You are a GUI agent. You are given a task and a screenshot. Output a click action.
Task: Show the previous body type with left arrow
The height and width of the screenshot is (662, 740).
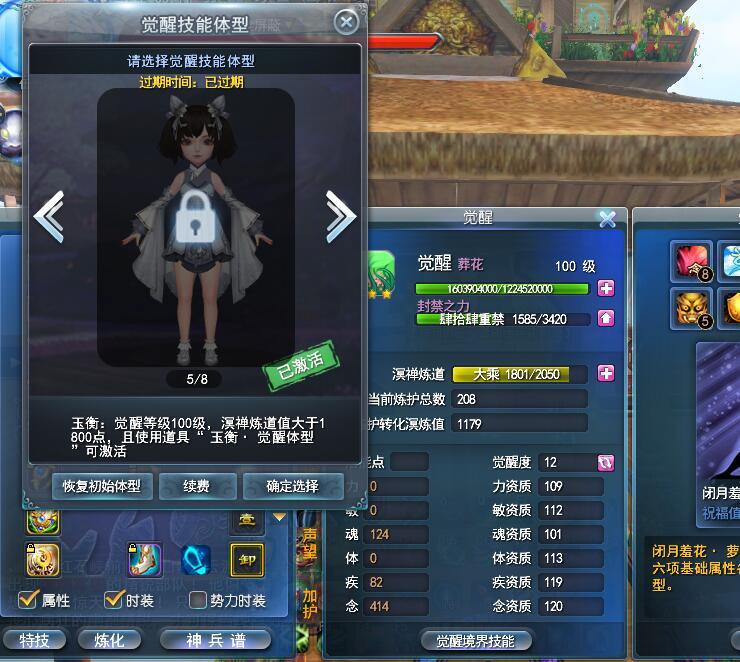pyautogui.click(x=49, y=214)
